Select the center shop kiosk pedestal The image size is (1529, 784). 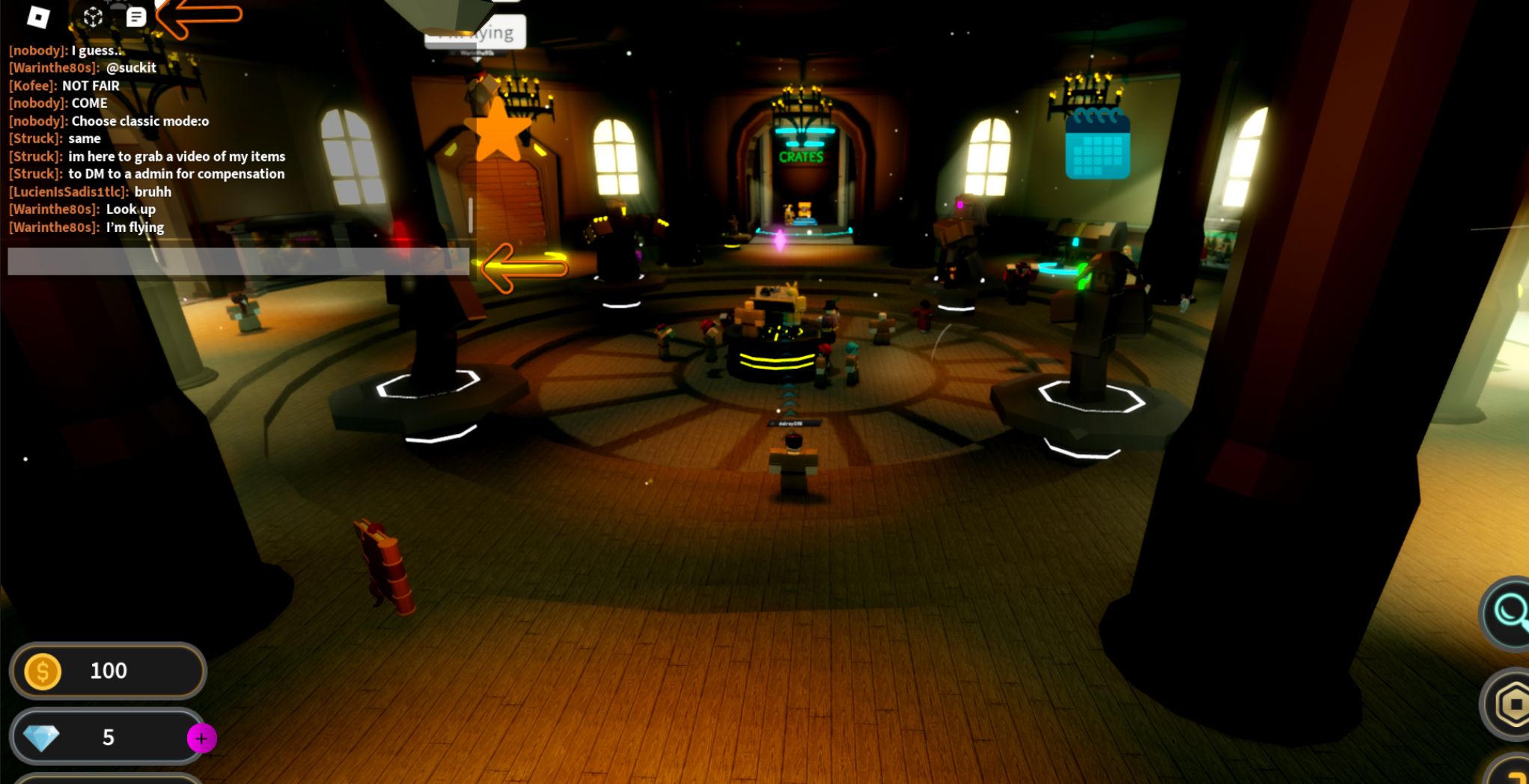pyautogui.click(x=775, y=352)
